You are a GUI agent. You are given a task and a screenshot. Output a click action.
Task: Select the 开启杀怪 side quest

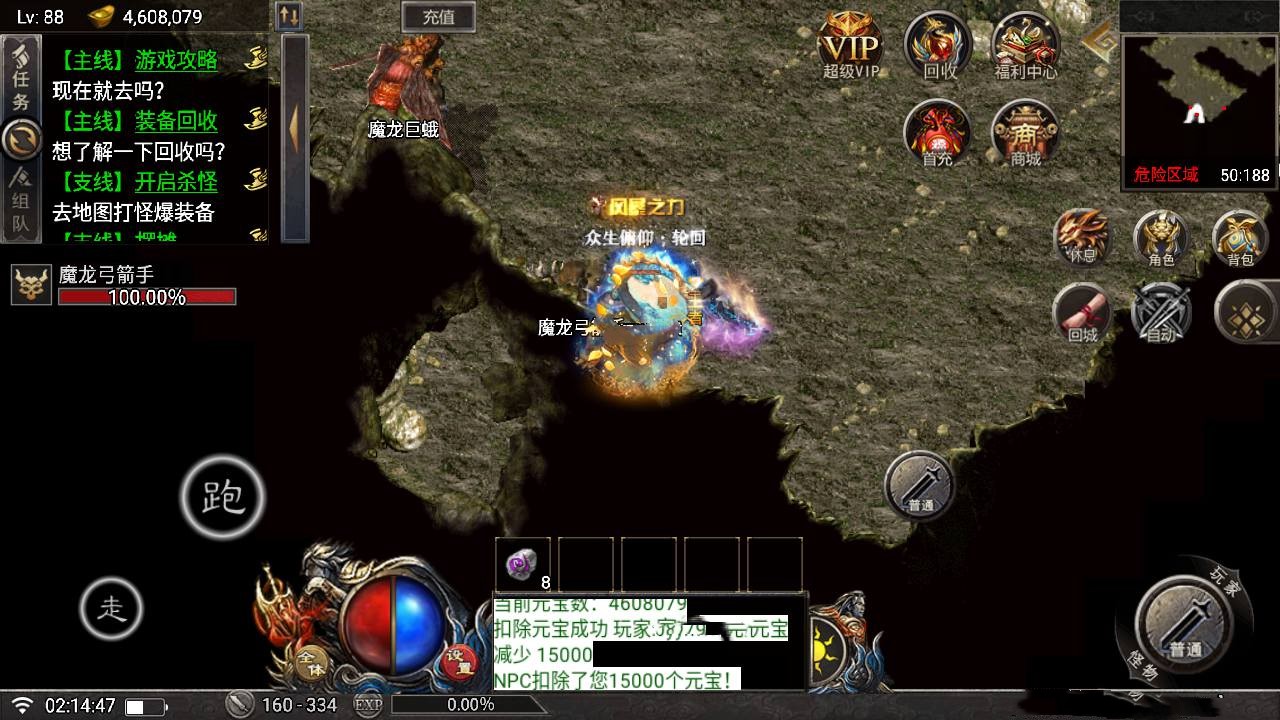tap(176, 182)
